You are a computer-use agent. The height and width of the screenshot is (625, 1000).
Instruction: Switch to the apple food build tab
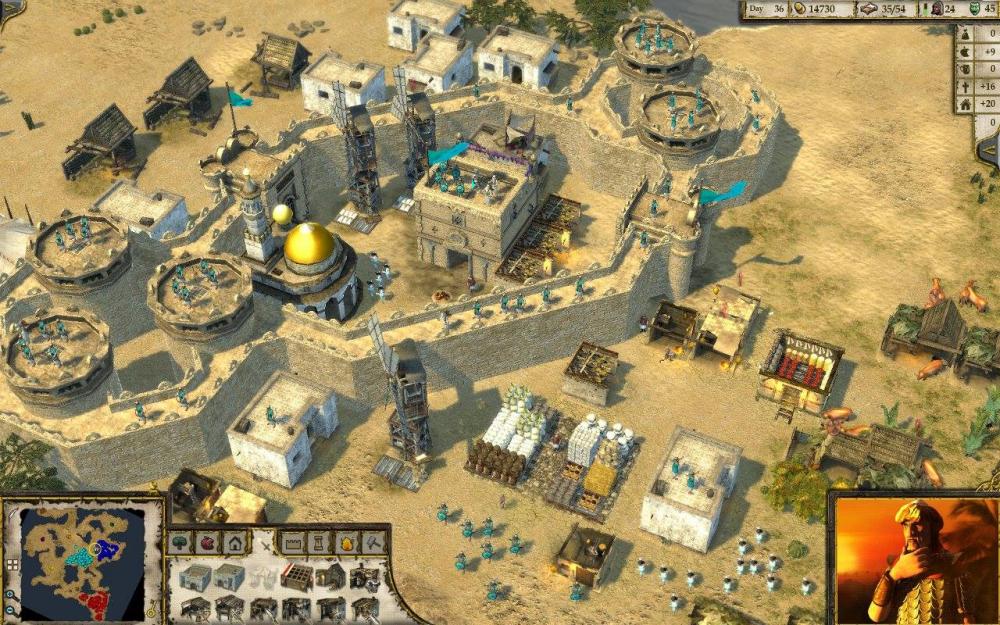coord(208,543)
